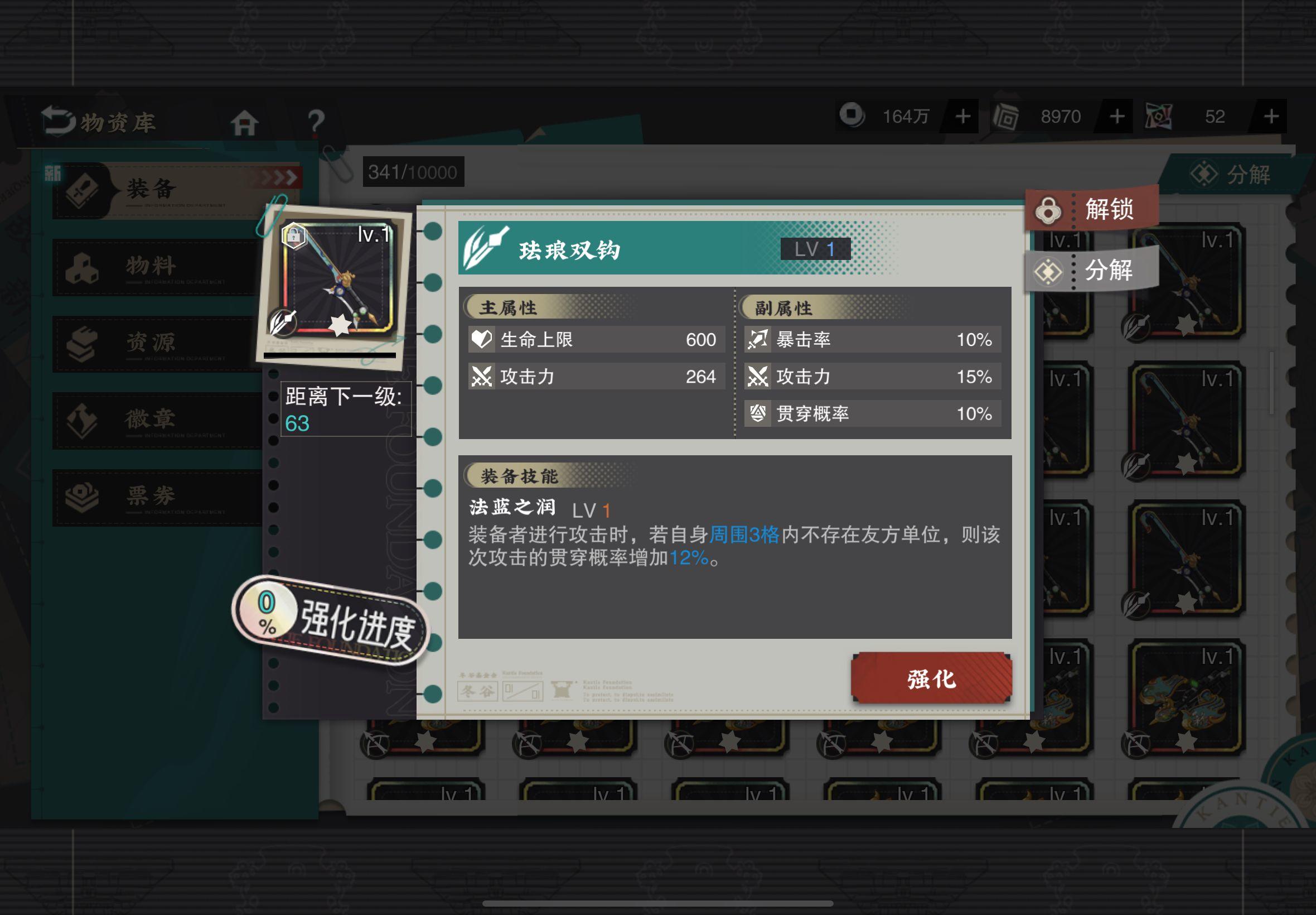
Task: Click the crit rate icon beside 暴击率
Action: (758, 339)
